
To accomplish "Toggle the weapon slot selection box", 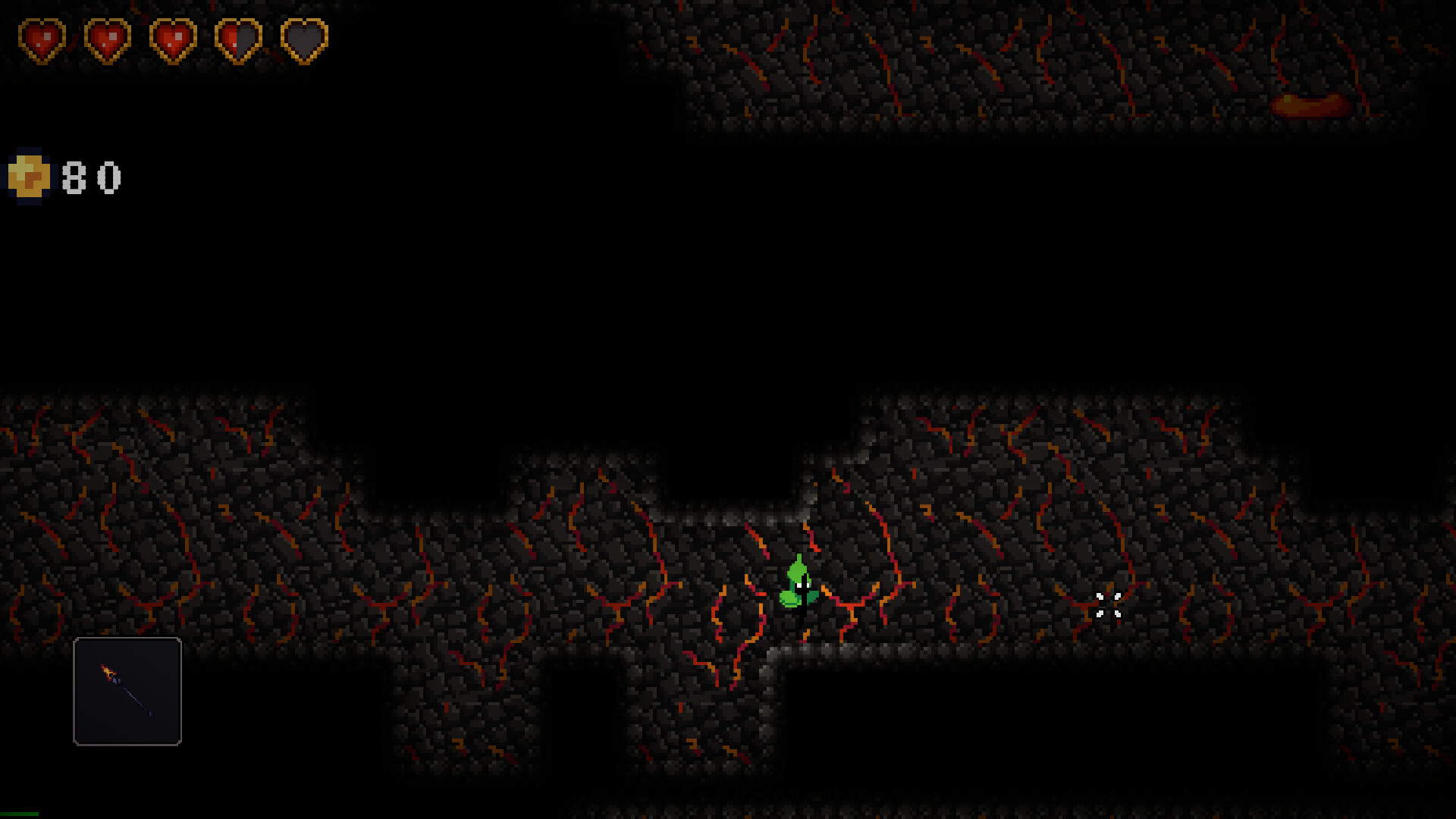I will tap(127, 692).
